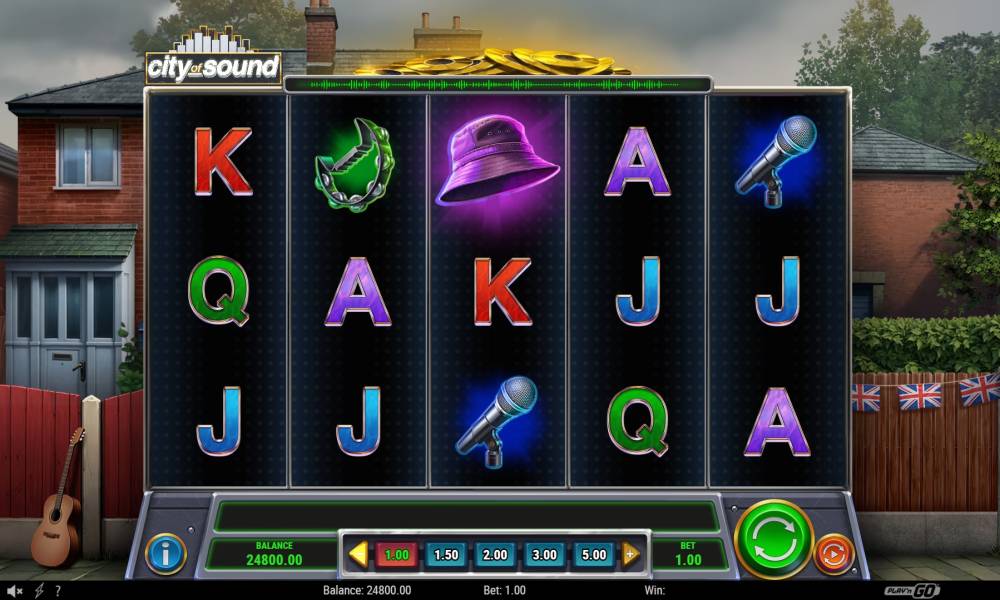Open the autoplay settings
Screen dimensions: 1000x600
[833, 554]
